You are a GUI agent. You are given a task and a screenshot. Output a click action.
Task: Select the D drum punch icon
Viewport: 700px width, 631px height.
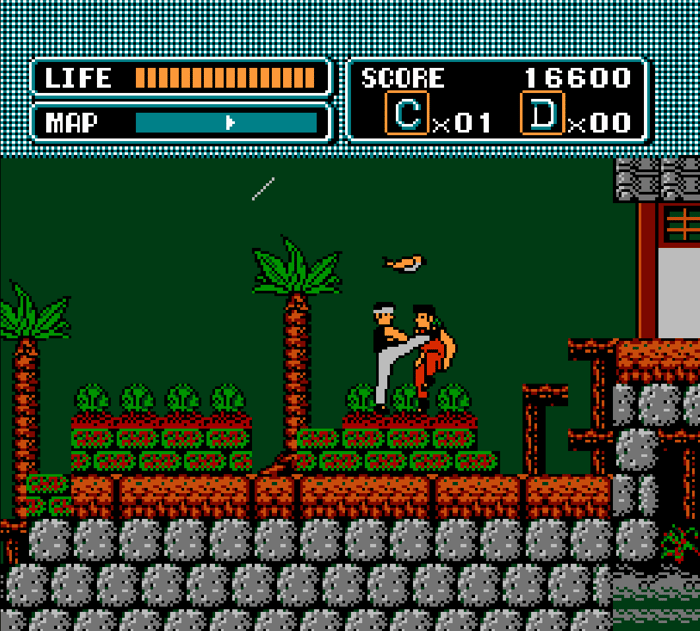click(x=542, y=115)
